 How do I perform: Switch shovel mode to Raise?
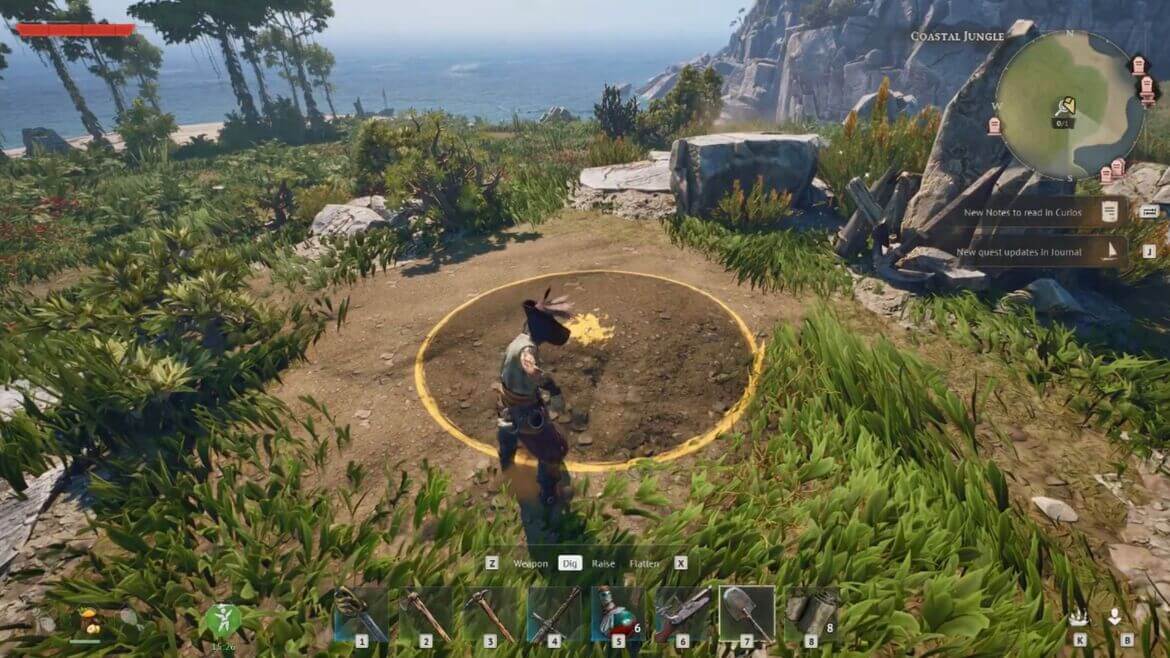(603, 563)
